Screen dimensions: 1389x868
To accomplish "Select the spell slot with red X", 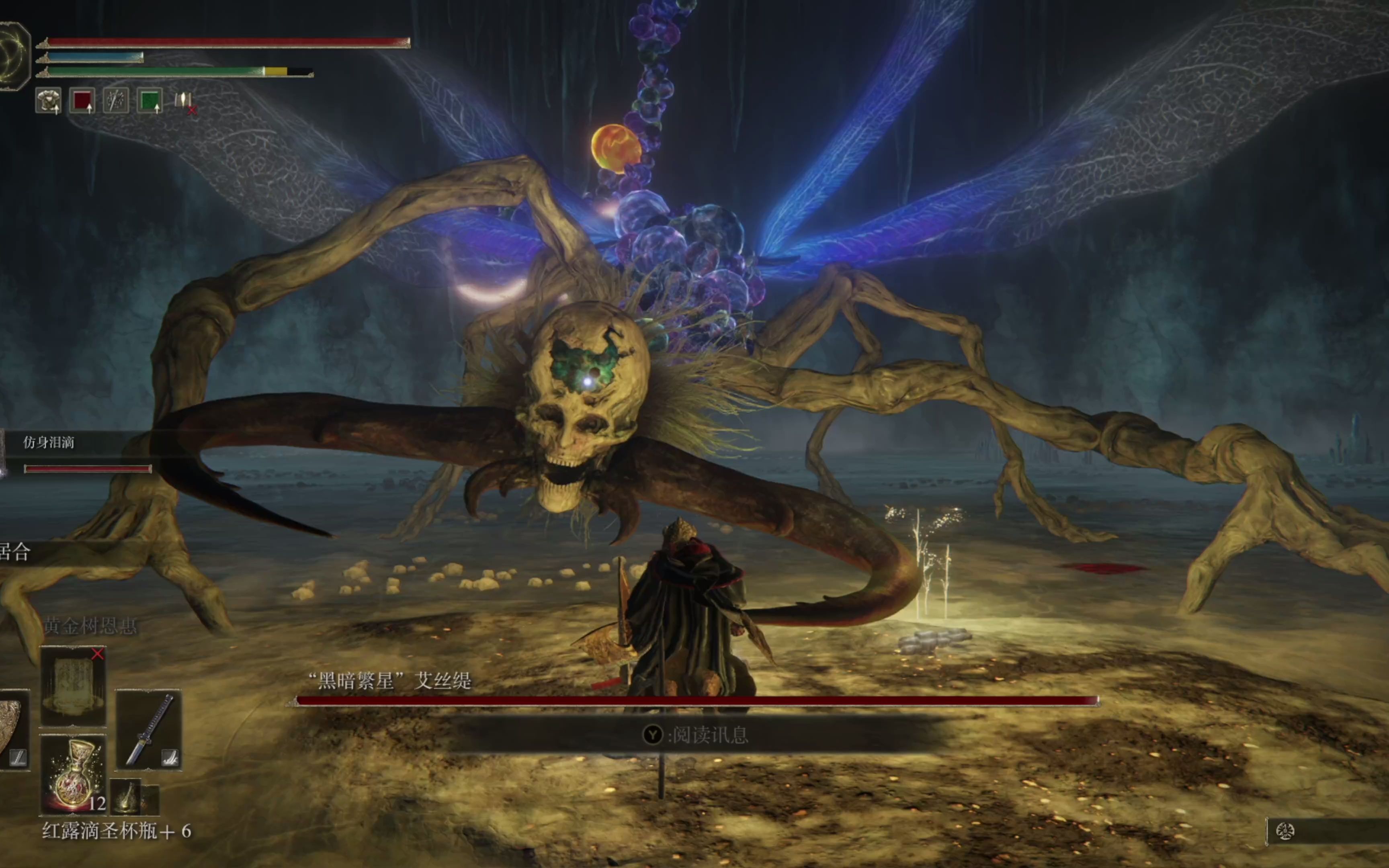I will 73,686.
